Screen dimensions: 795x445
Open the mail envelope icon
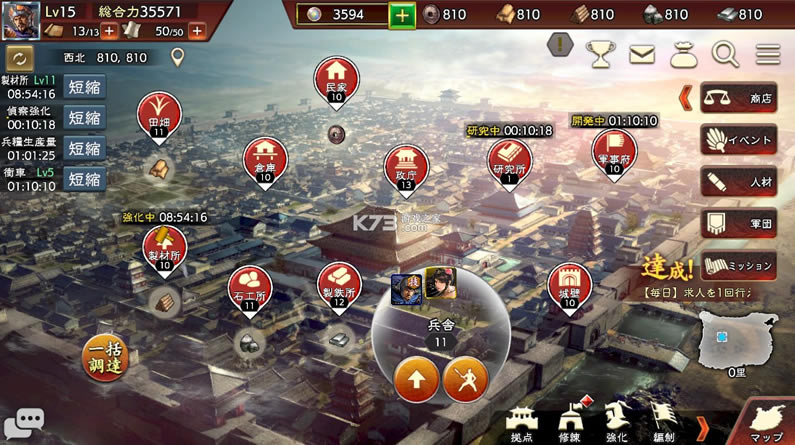click(641, 54)
